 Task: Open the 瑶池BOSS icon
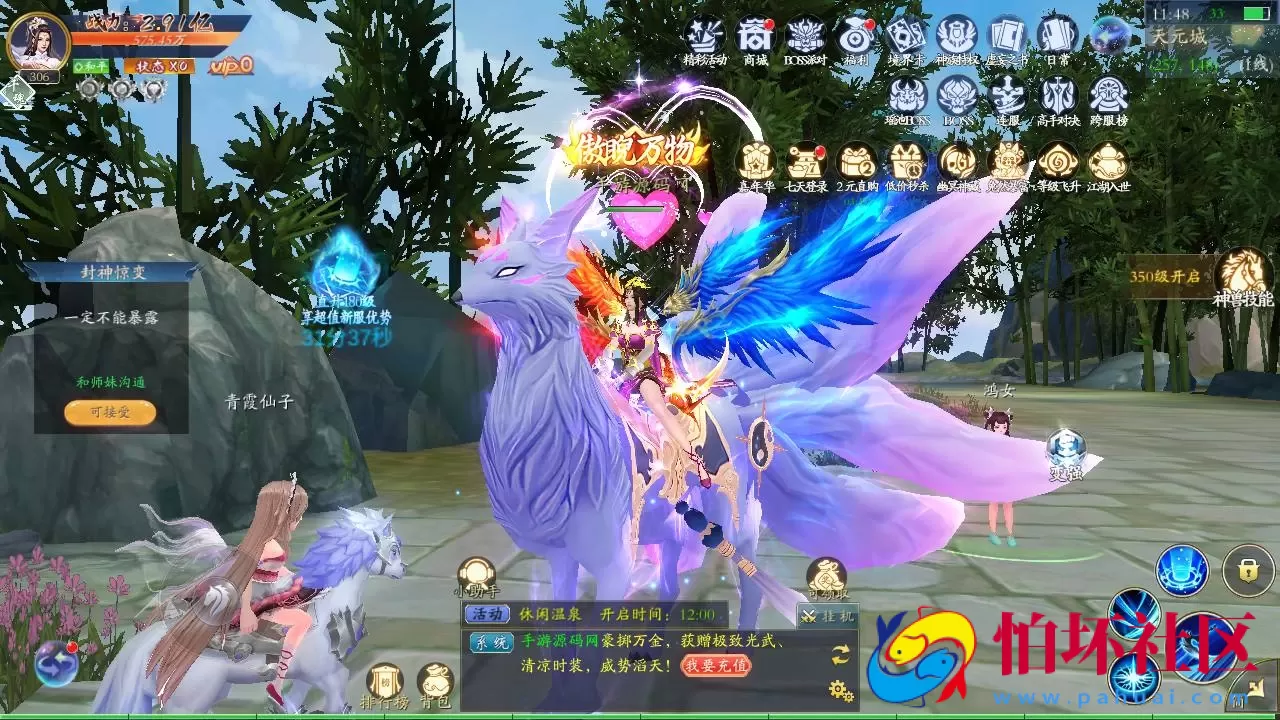coord(907,95)
